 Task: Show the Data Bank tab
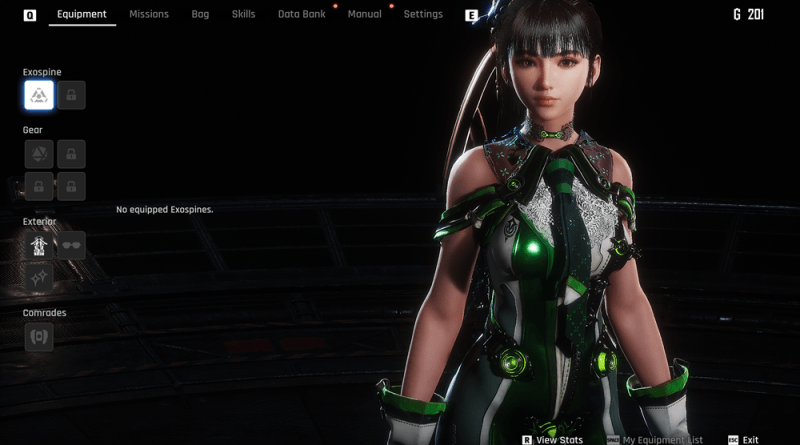(x=301, y=15)
